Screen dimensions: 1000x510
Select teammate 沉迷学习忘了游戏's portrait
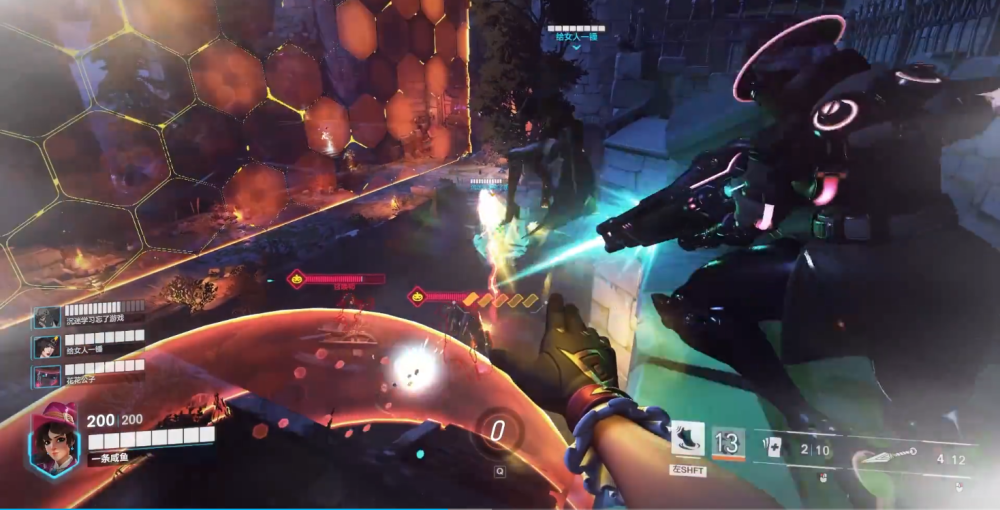pyautogui.click(x=46, y=318)
